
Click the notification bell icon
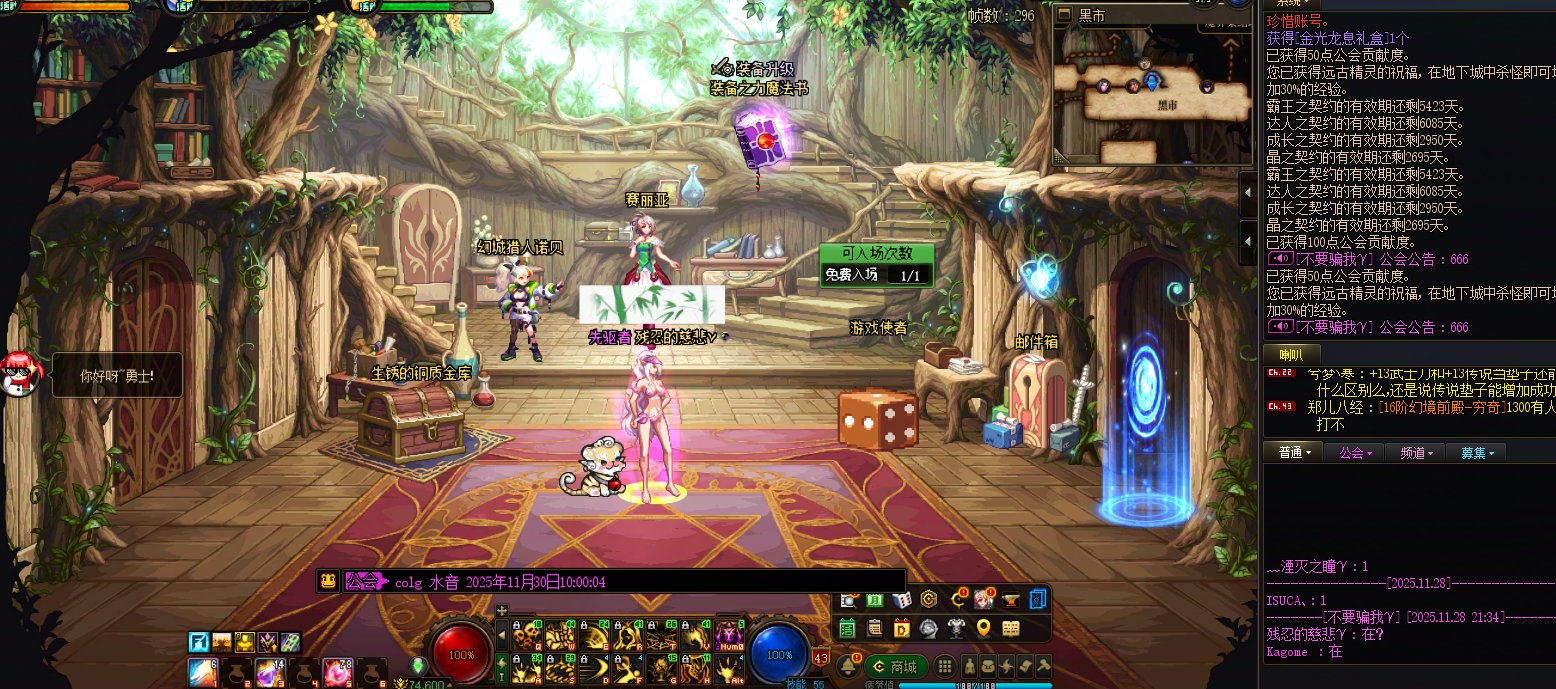pos(846,666)
